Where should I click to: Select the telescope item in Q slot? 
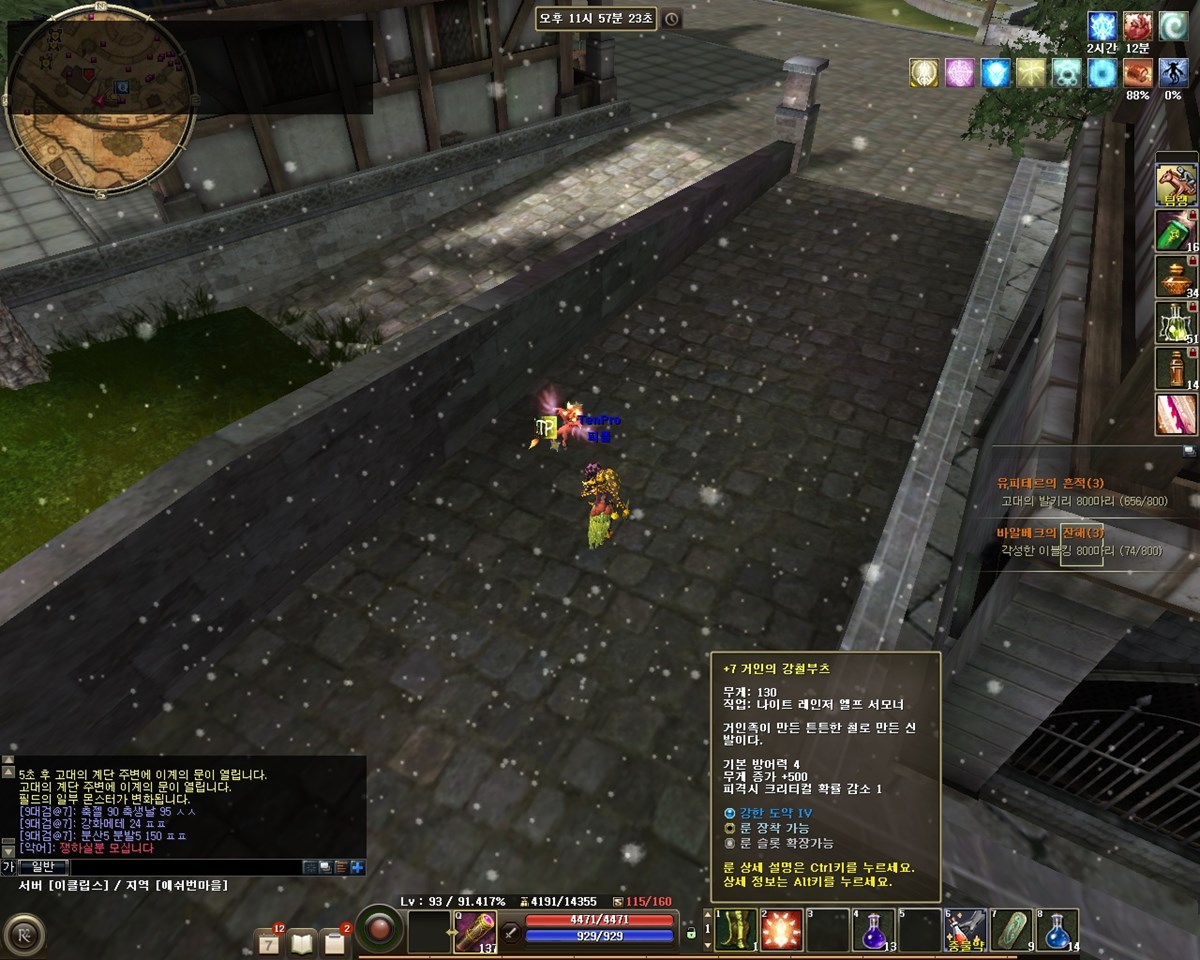point(475,931)
